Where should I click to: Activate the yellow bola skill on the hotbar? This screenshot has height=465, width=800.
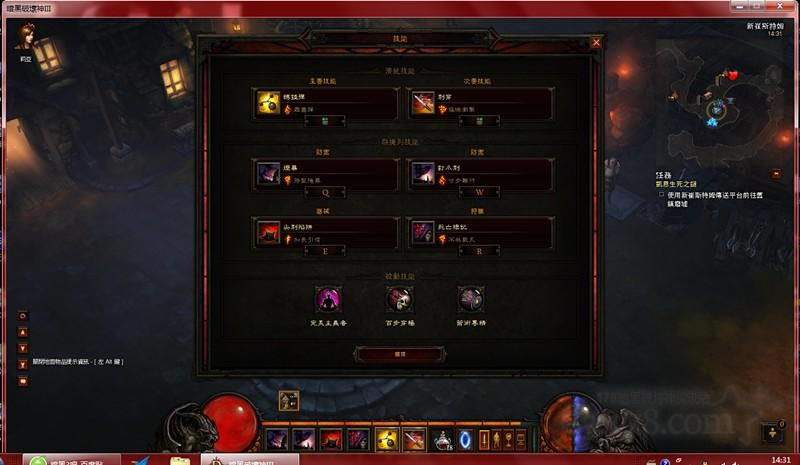pos(387,439)
